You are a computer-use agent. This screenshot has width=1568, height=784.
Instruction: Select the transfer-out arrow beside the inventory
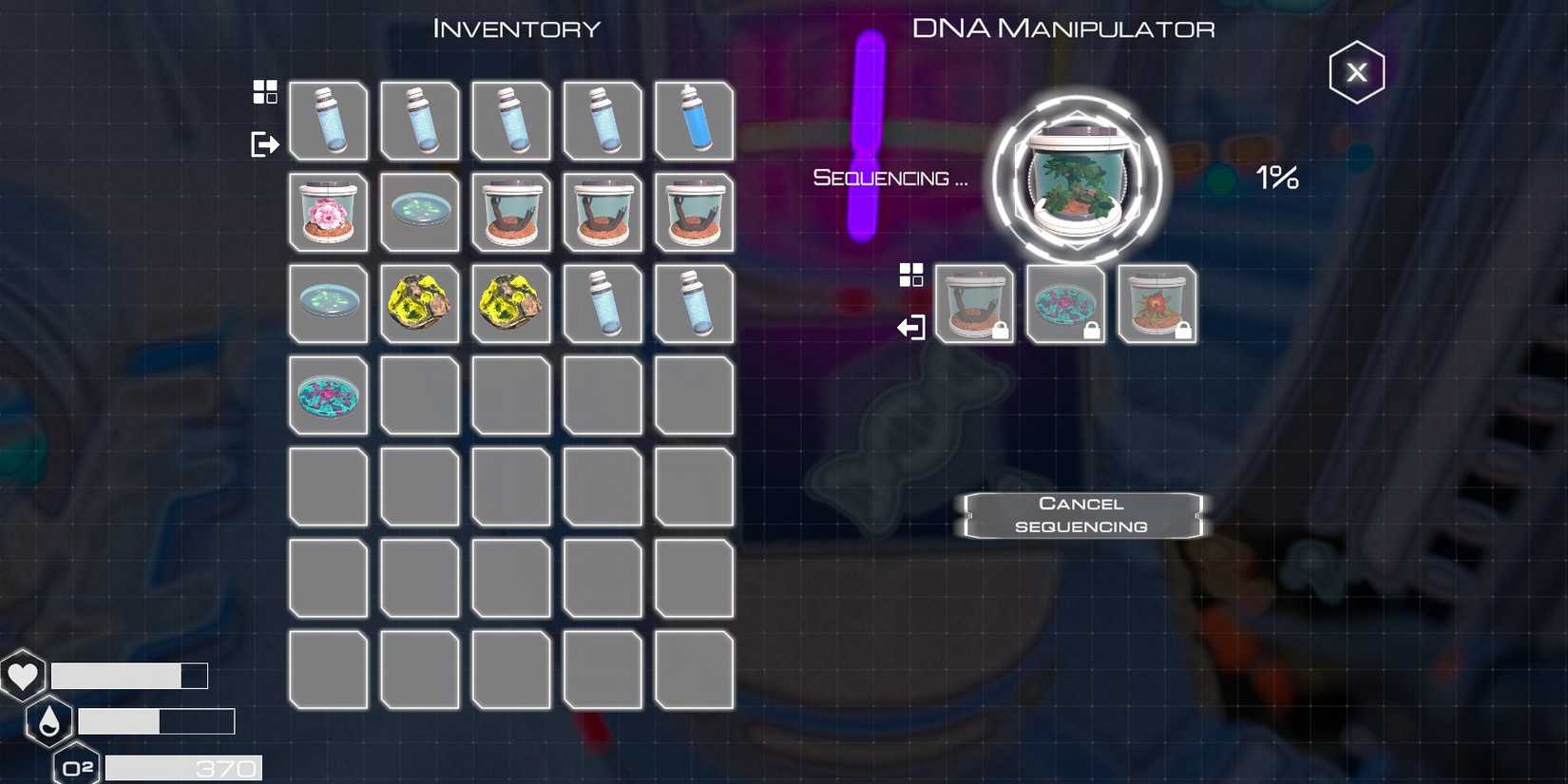pos(265,144)
